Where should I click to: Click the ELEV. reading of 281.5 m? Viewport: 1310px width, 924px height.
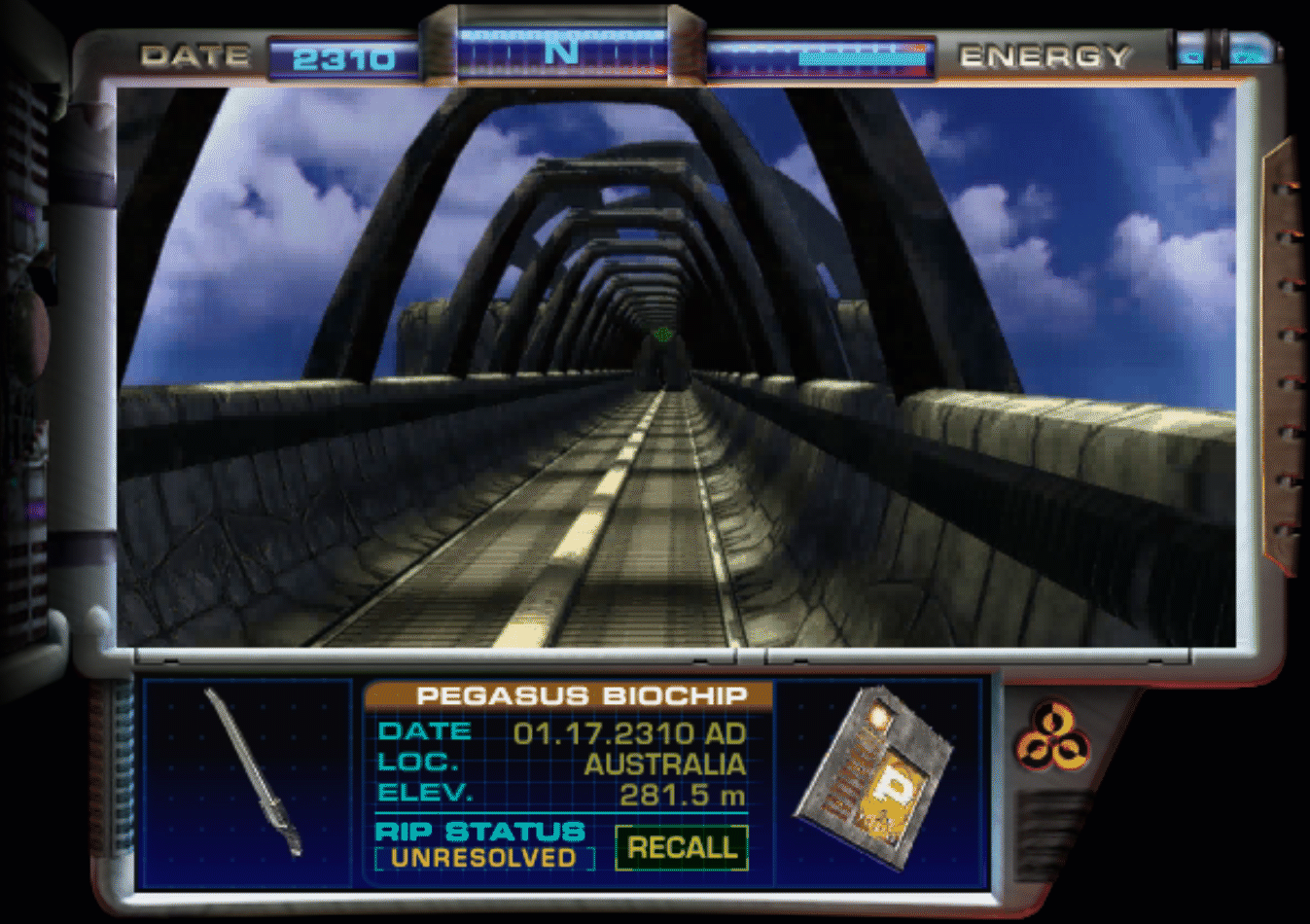681,793
